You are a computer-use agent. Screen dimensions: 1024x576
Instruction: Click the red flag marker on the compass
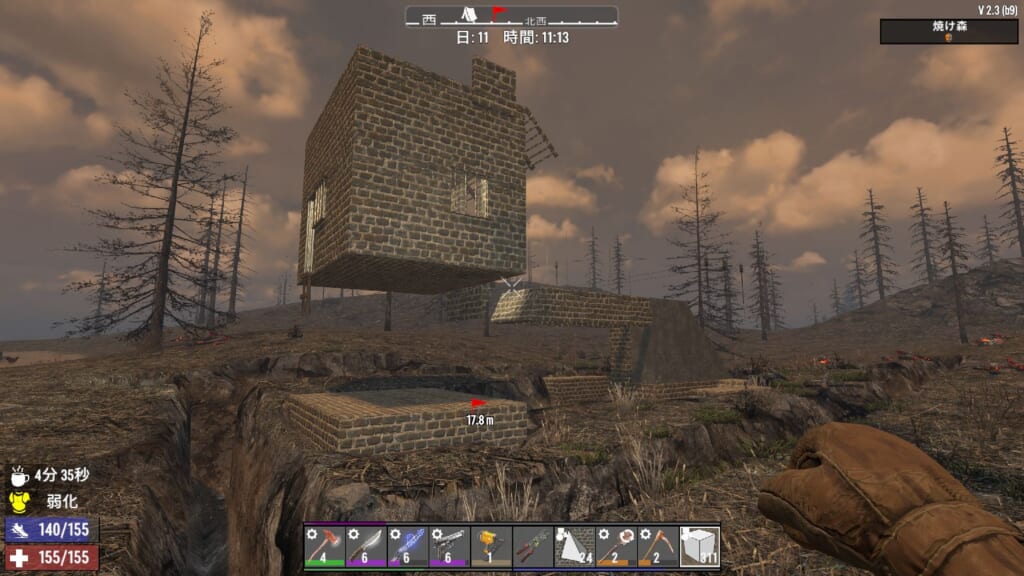(497, 13)
